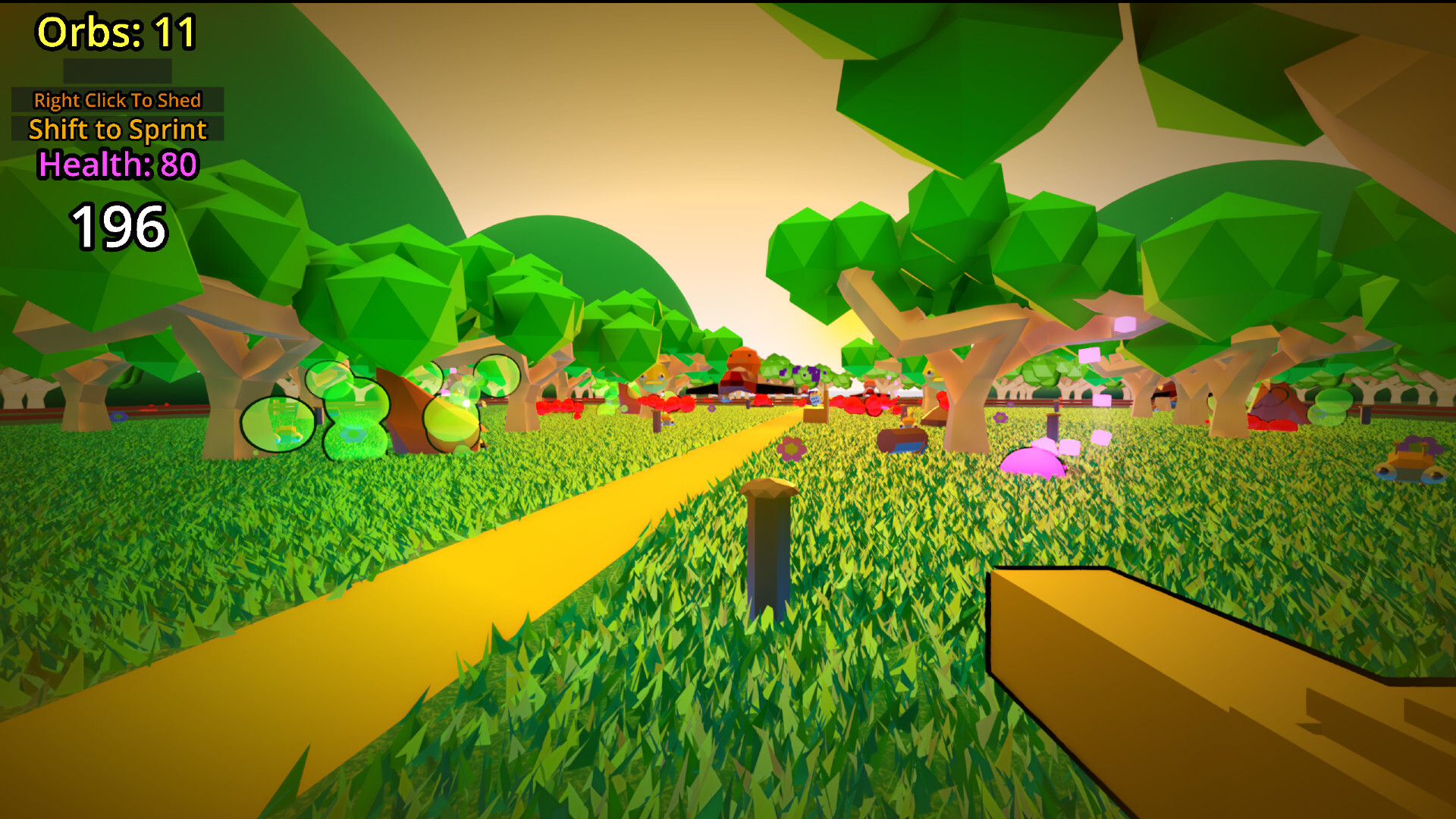Select the score label showing 196
1456x819 pixels.
click(117, 225)
